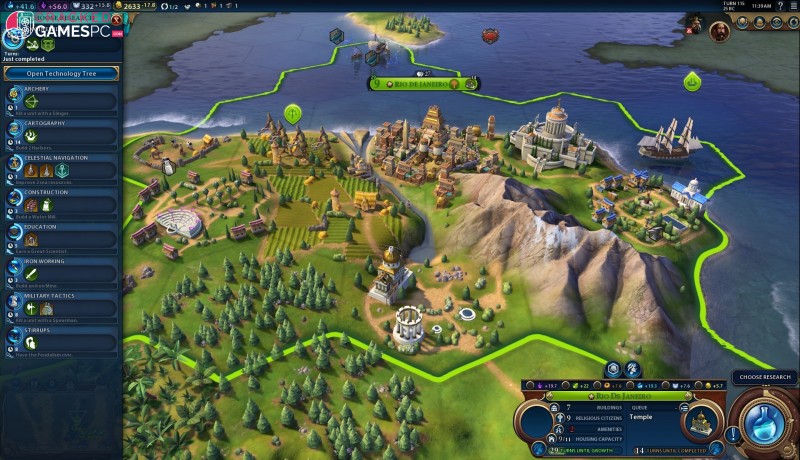Pick Construction from research list
800x460 pixels.
coord(61,200)
